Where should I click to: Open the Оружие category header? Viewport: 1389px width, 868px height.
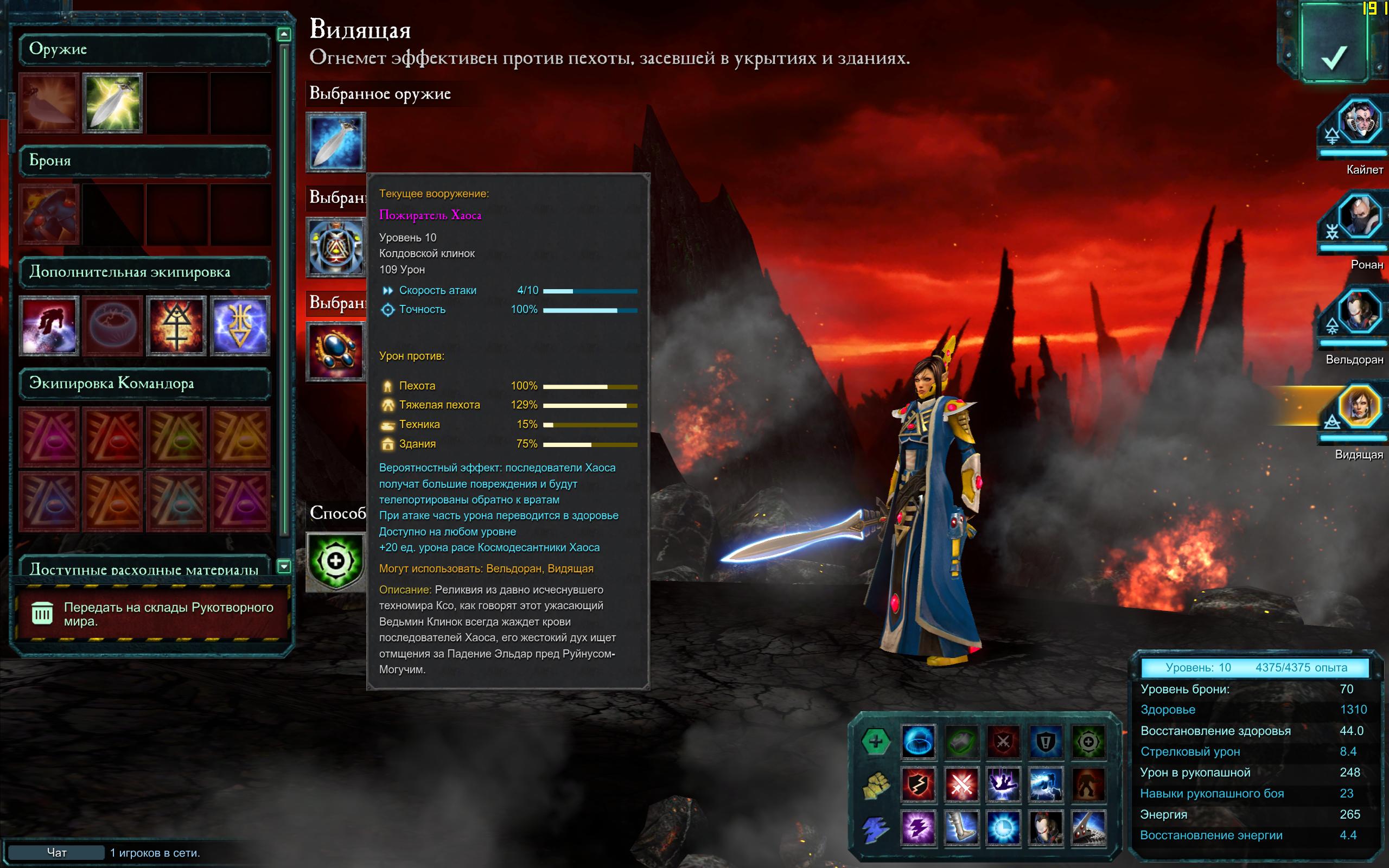click(x=144, y=49)
